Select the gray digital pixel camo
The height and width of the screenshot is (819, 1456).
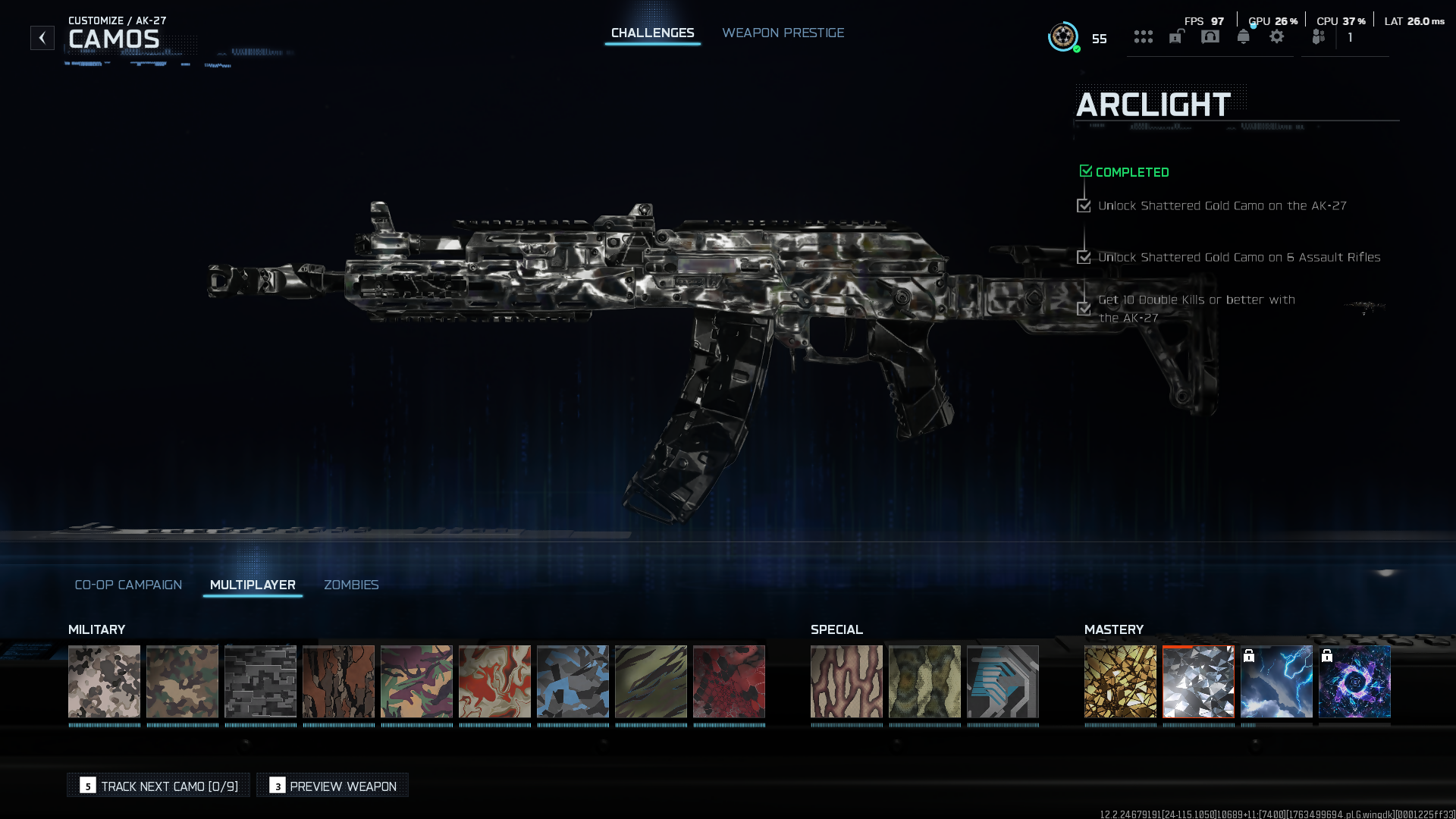coord(260,681)
